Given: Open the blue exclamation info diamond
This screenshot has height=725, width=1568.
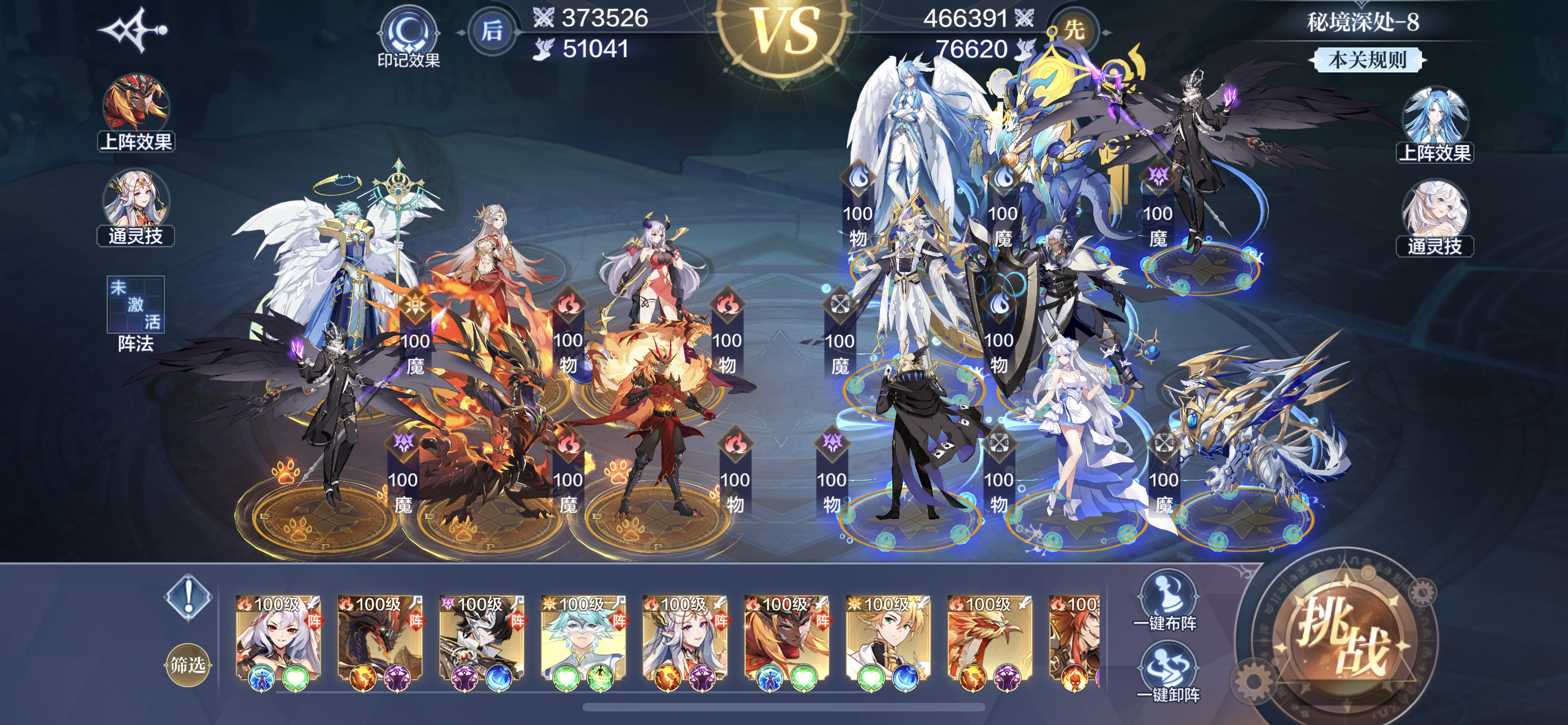Looking at the screenshot, I should [x=188, y=597].
